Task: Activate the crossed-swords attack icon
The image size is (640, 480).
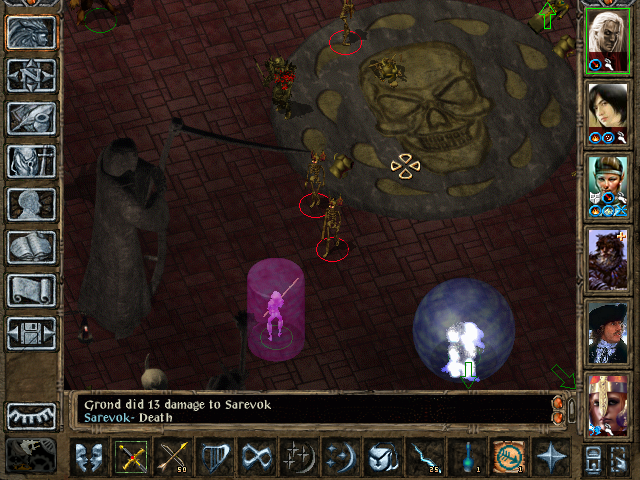Action: coord(130,457)
